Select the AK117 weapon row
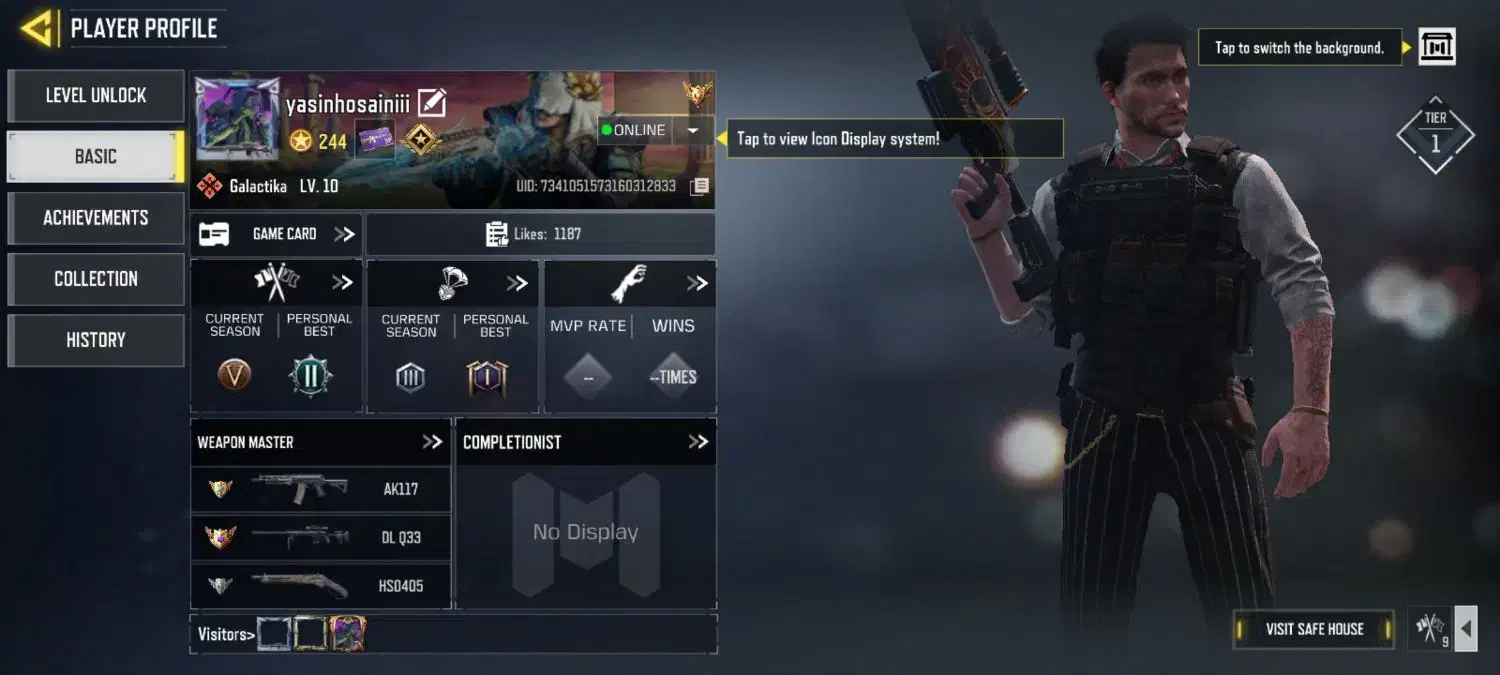Image resolution: width=1500 pixels, height=675 pixels. click(x=320, y=489)
